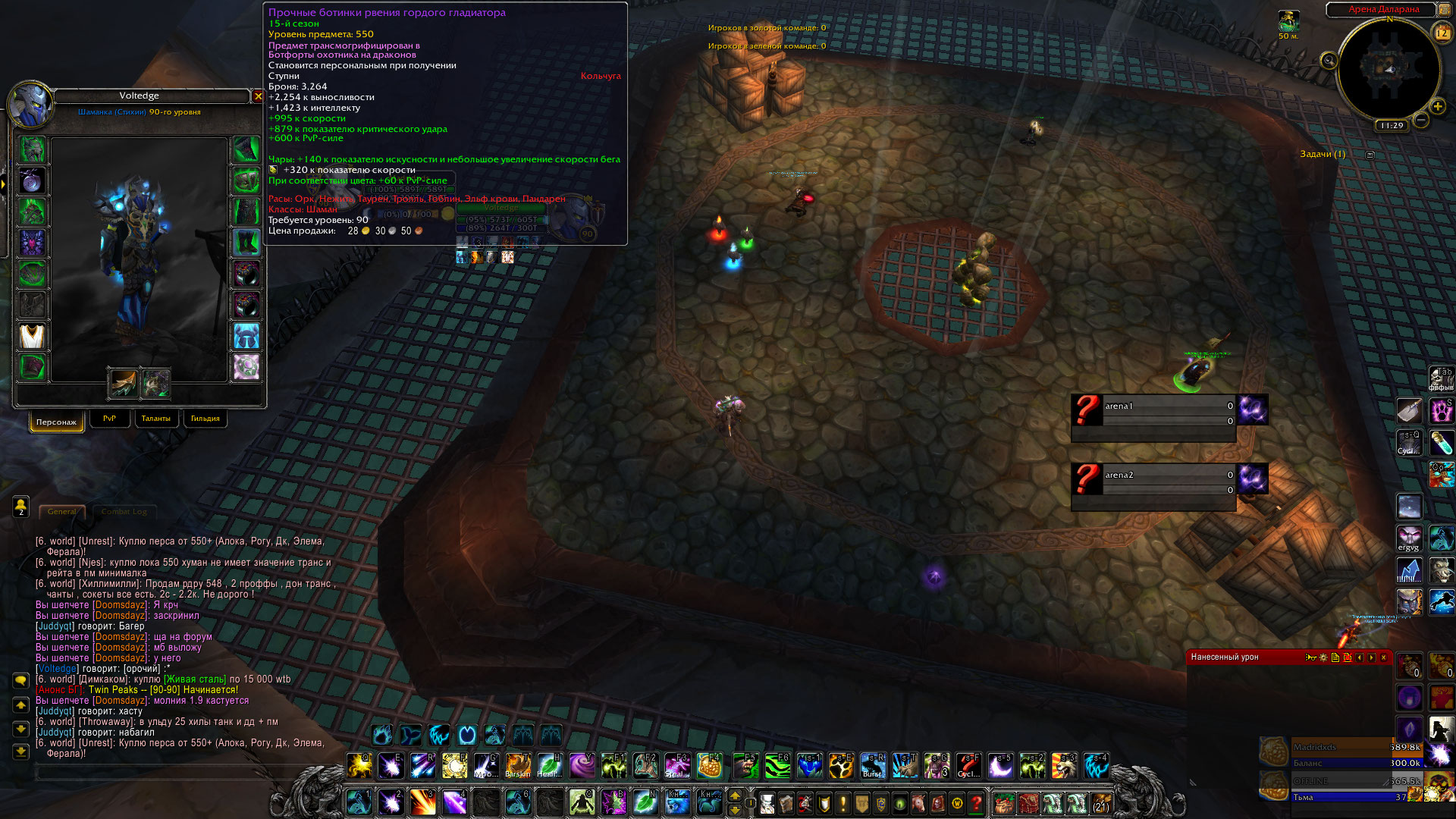Select the blue helmet trinket slot

click(246, 336)
